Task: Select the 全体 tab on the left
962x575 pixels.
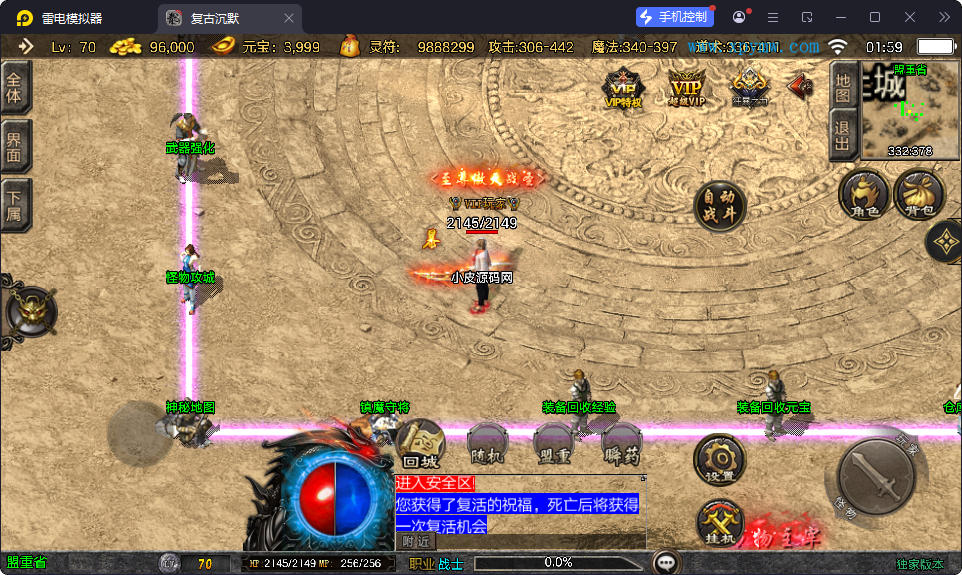Action: pos(15,88)
